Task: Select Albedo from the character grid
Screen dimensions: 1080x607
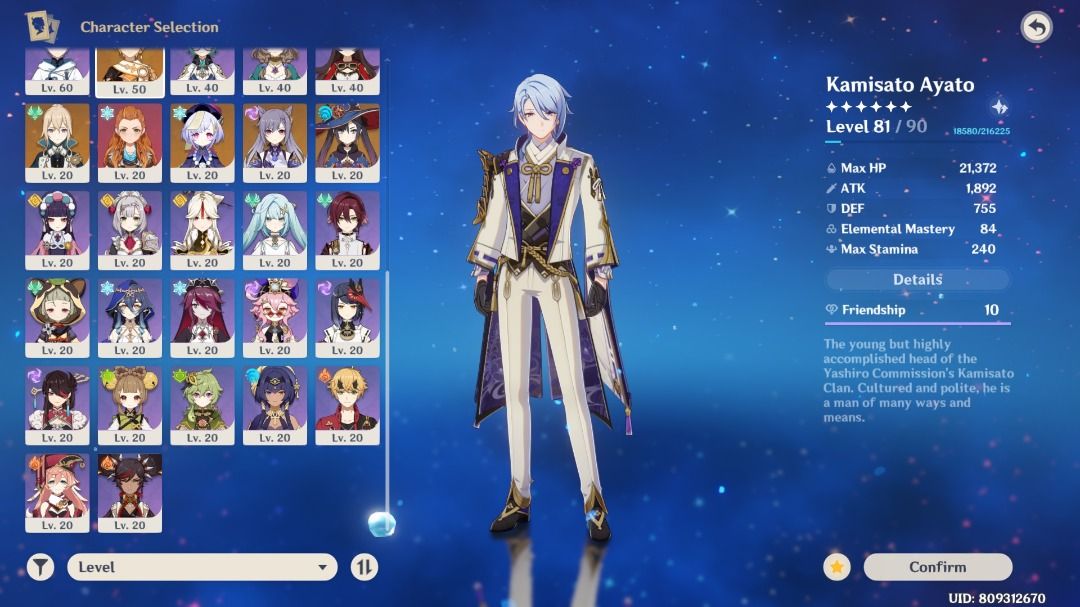Action: pyautogui.click(x=57, y=138)
